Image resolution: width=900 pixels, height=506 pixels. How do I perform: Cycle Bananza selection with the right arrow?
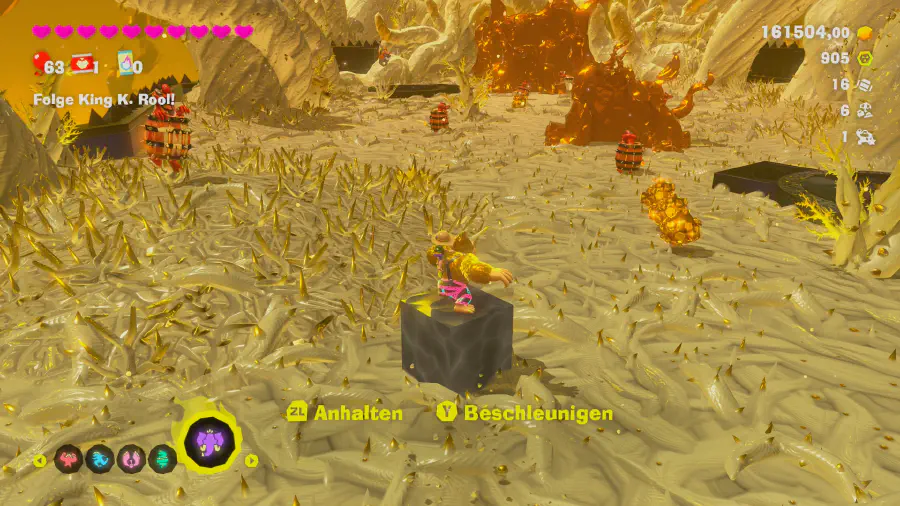[252, 461]
